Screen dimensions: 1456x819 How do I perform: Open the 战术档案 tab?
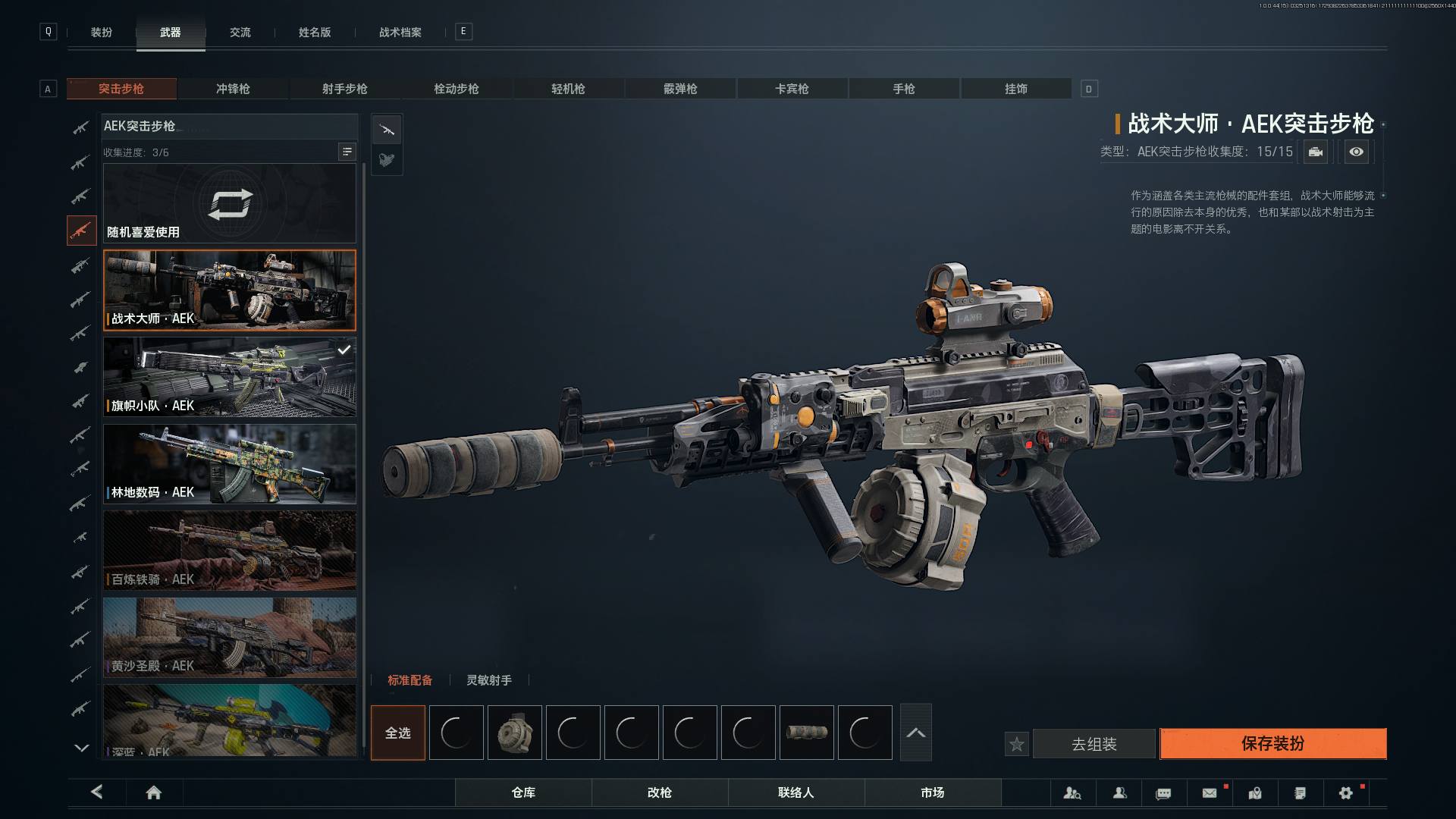tap(400, 33)
